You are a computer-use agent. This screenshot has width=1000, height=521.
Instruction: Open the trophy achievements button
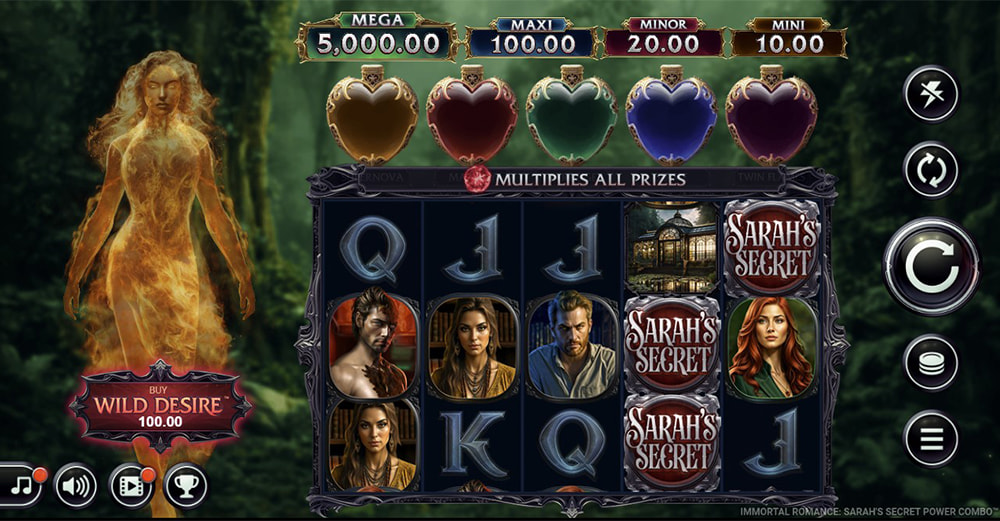186,486
